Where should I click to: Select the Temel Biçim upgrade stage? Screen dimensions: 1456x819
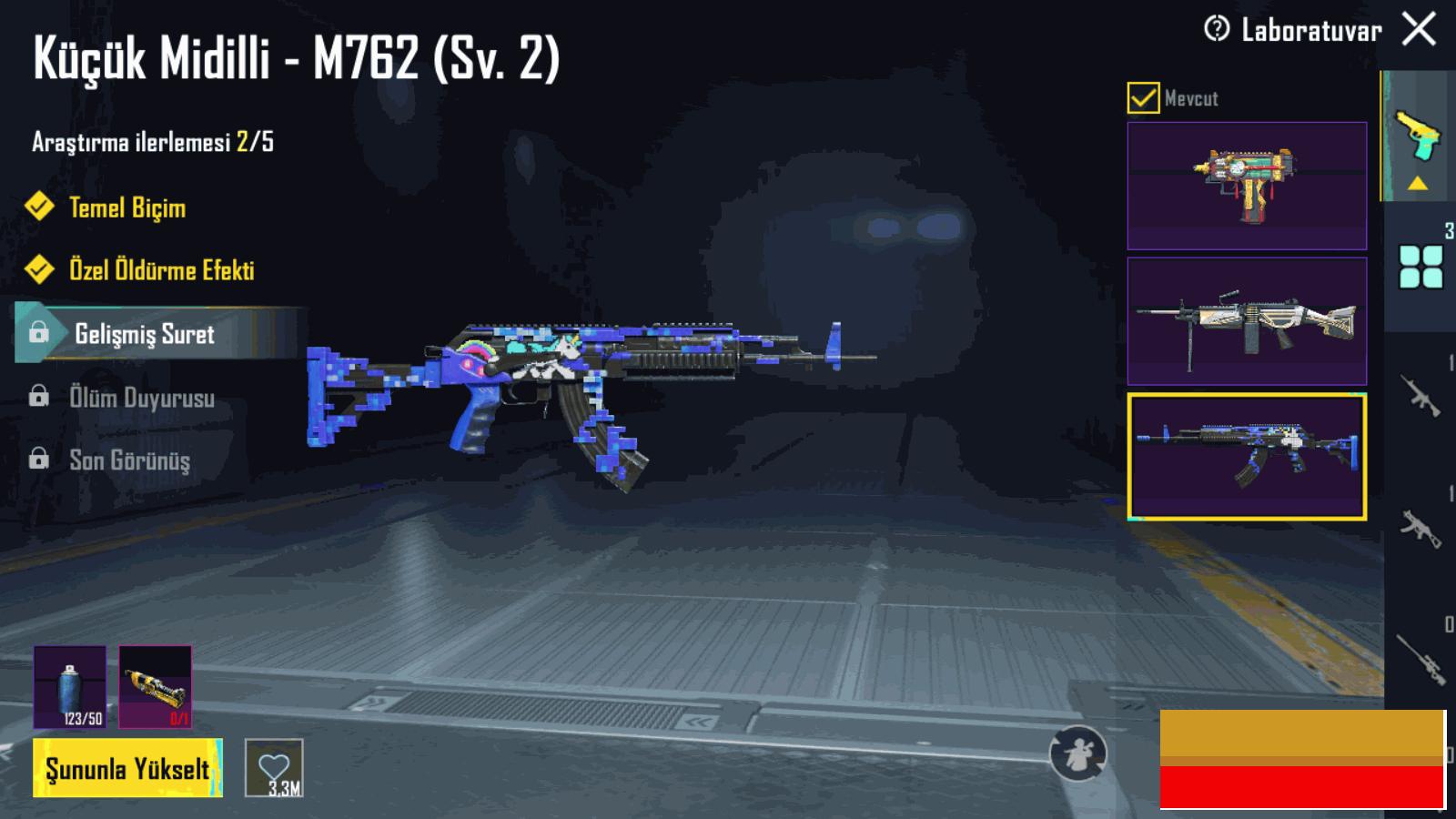[x=127, y=207]
